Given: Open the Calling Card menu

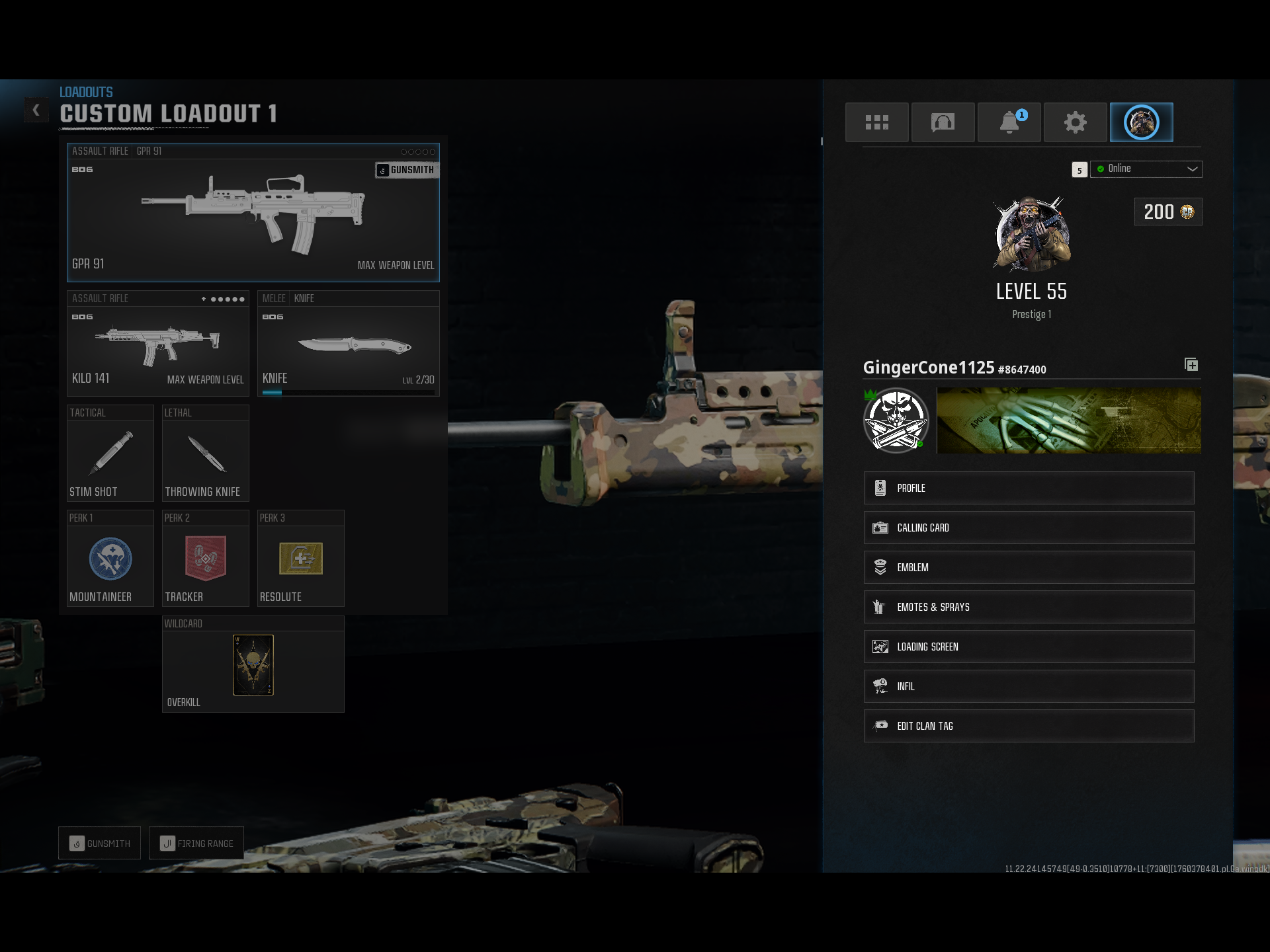Looking at the screenshot, I should point(1029,528).
